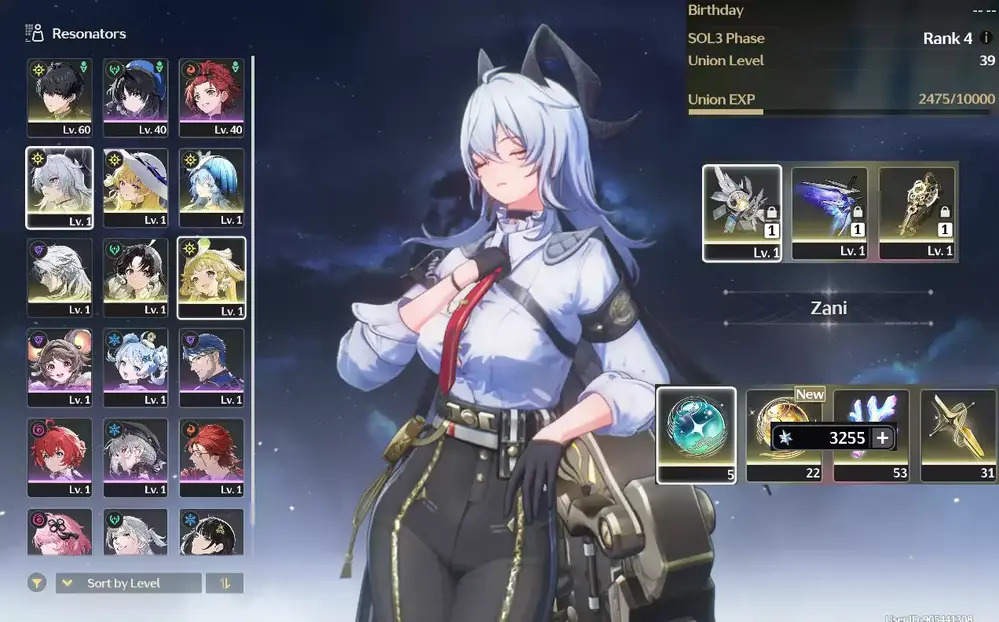This screenshot has height=622, width=999.
Task: Toggle the sort order arrows button
Action: coord(224,583)
